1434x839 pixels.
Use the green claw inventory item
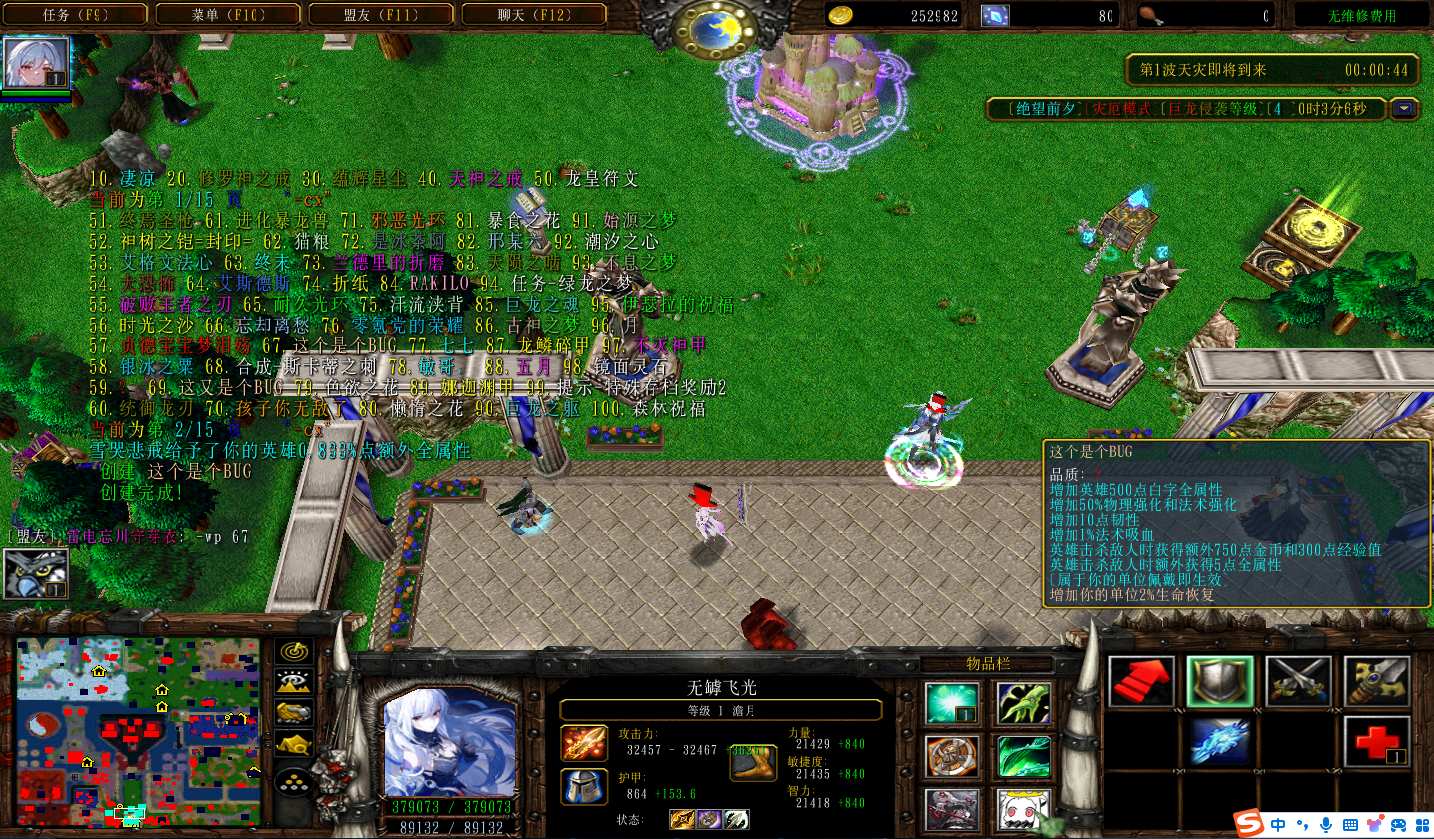(x=1024, y=703)
